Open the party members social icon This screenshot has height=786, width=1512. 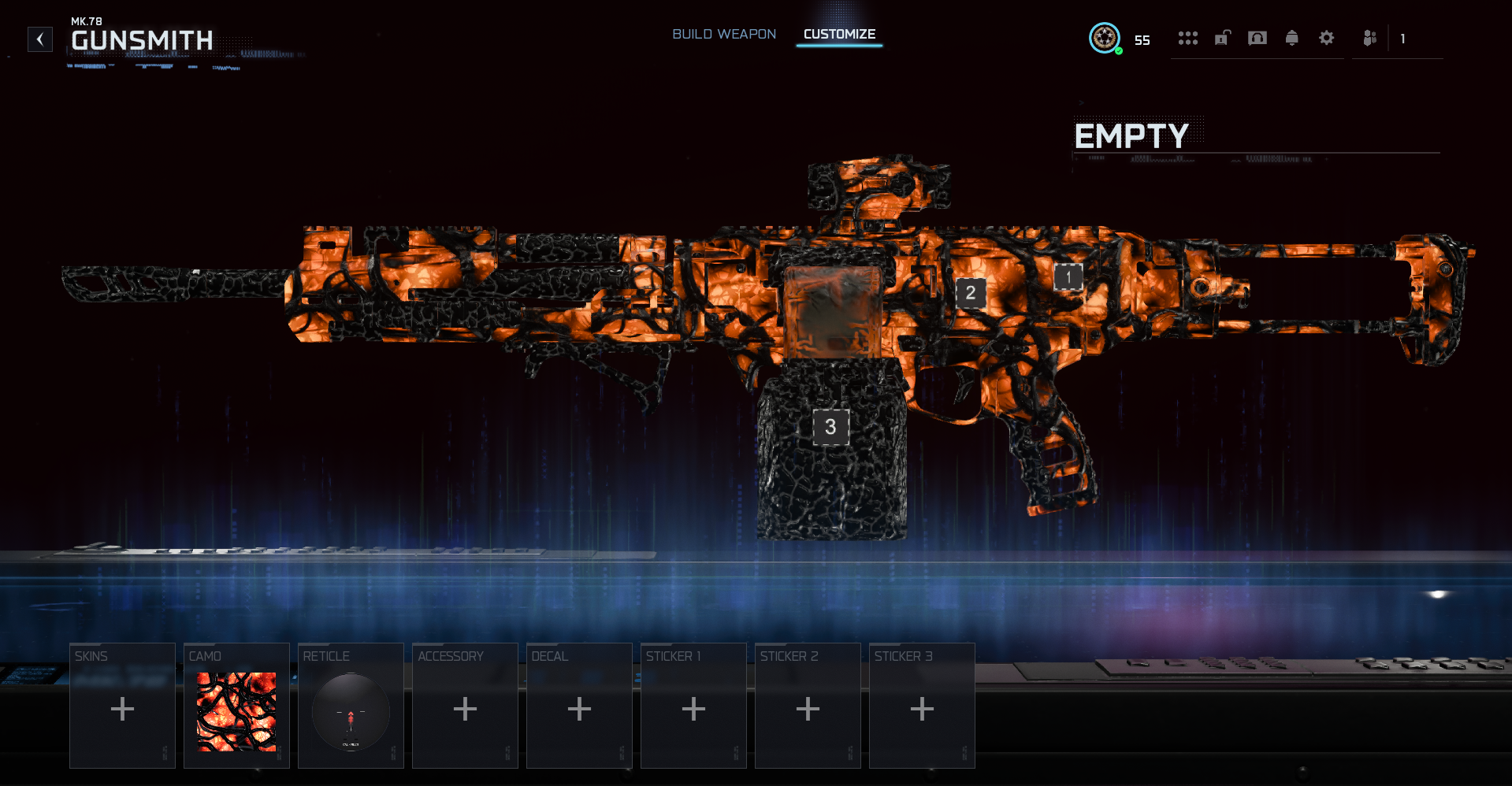[x=1370, y=38]
